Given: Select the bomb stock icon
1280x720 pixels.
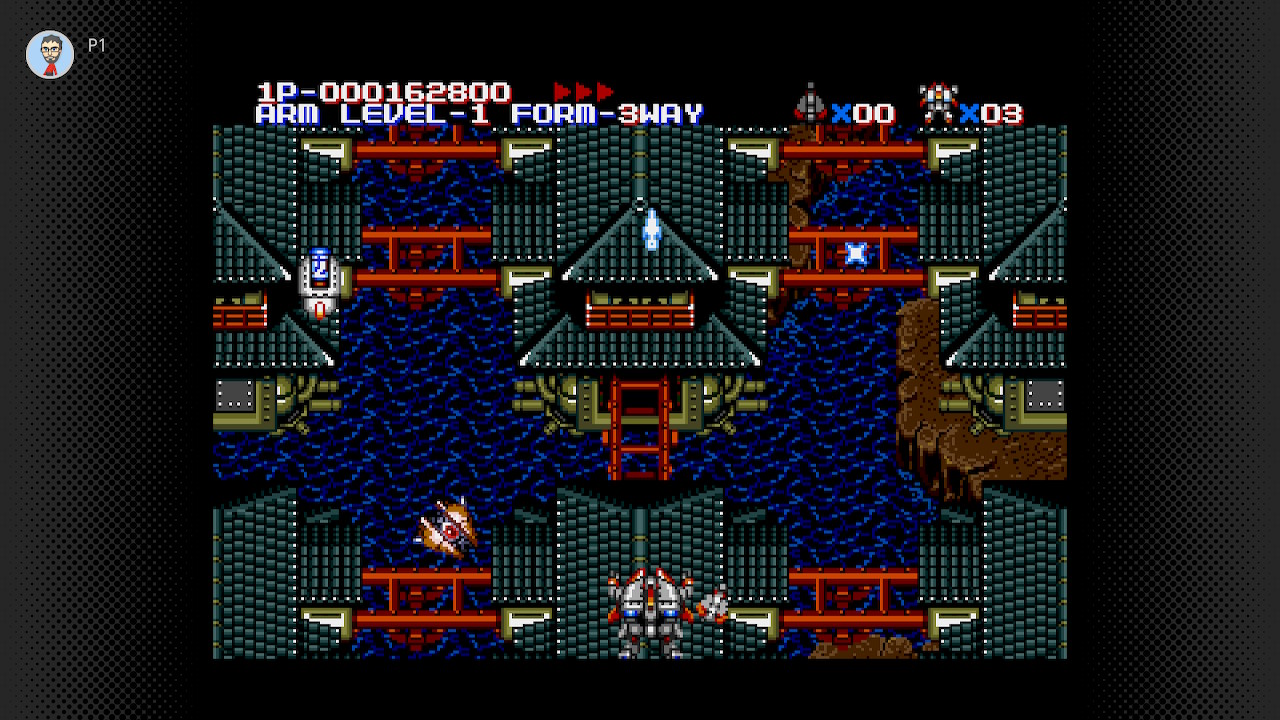Looking at the screenshot, I should click(810, 104).
